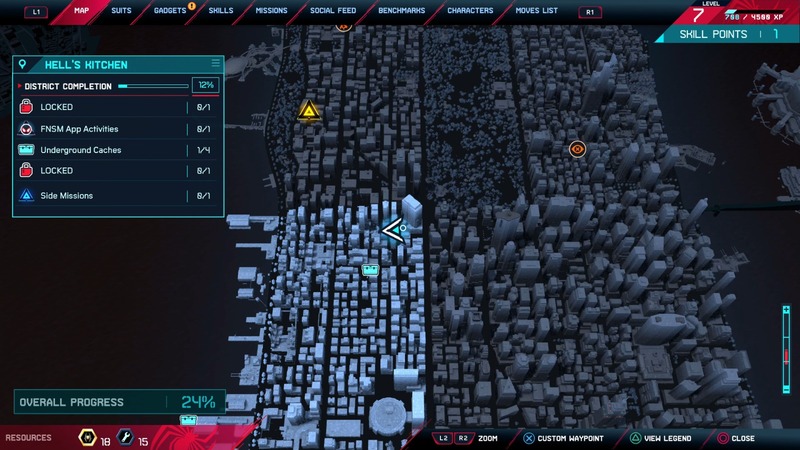Screen dimensions: 800x450
Task: Select the white player arrow marker
Action: tap(391, 231)
